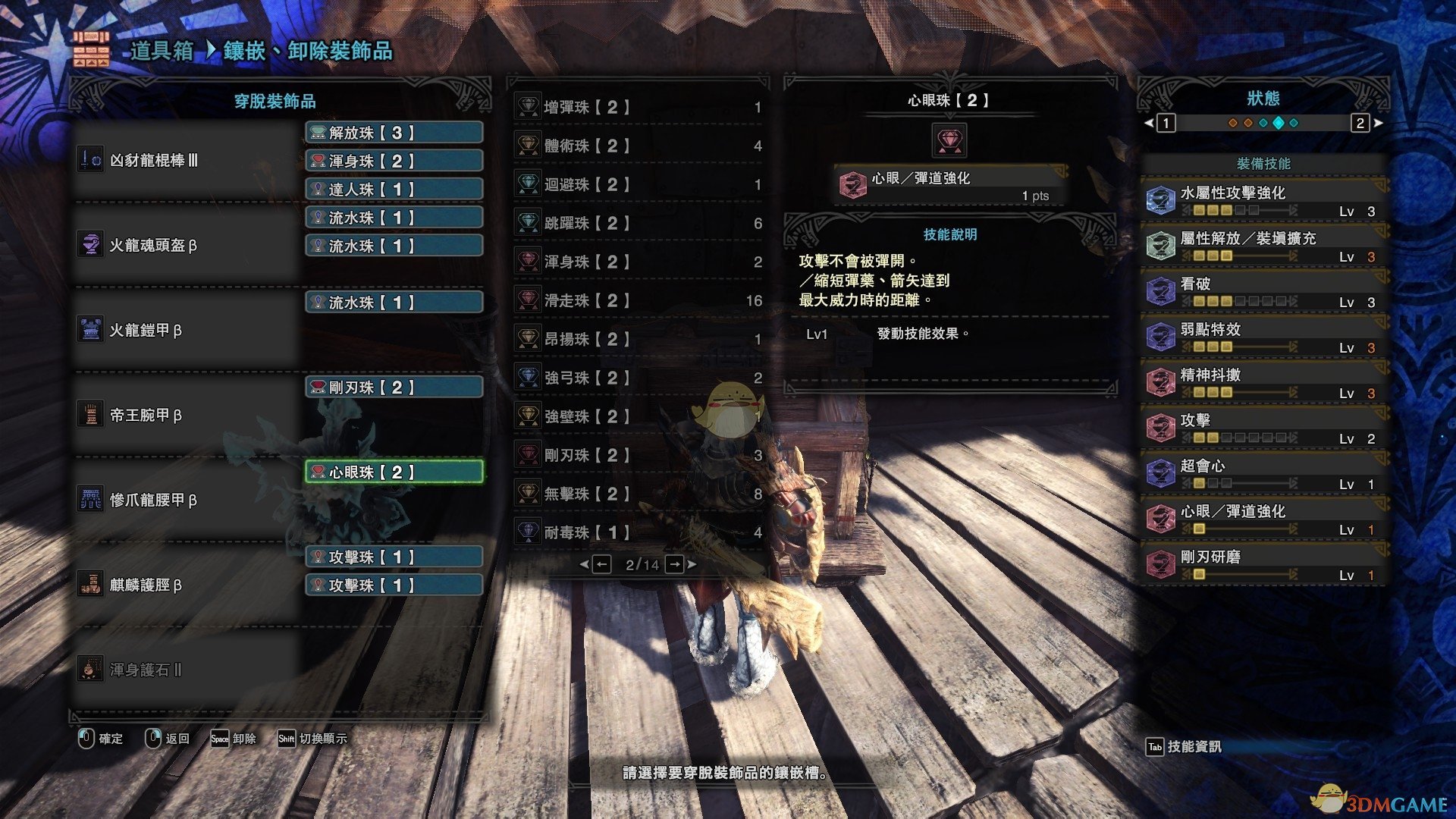The width and height of the screenshot is (1456, 819).
Task: Select 耐毒珠【1】 decoration row
Action: click(637, 532)
